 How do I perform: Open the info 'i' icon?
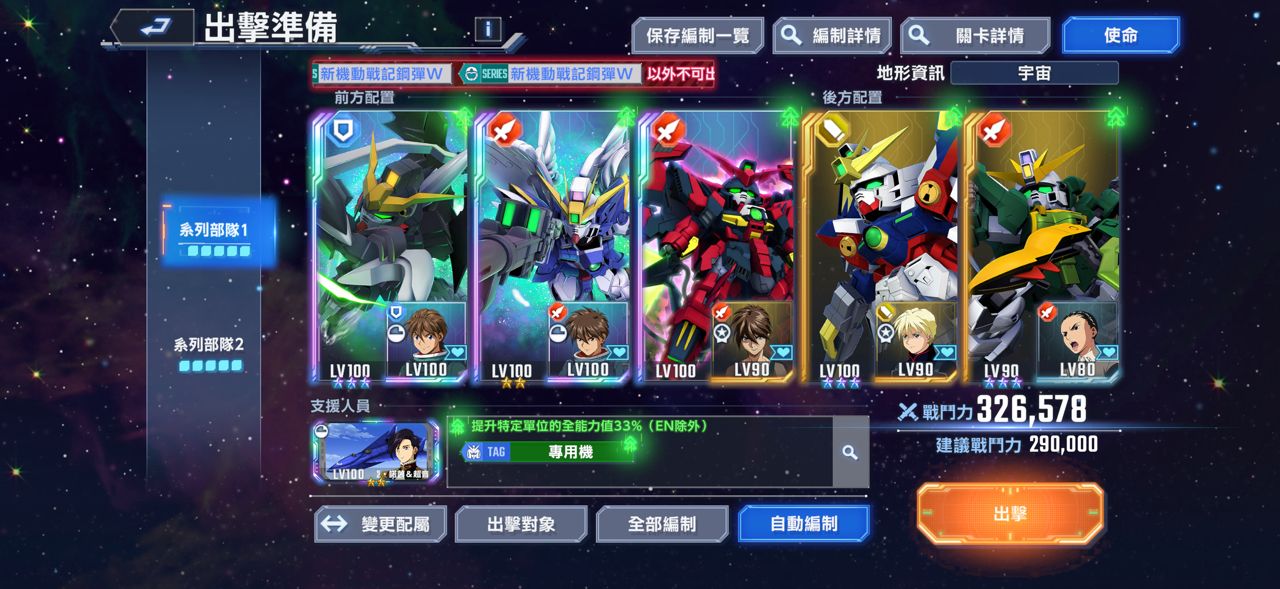pos(488,29)
